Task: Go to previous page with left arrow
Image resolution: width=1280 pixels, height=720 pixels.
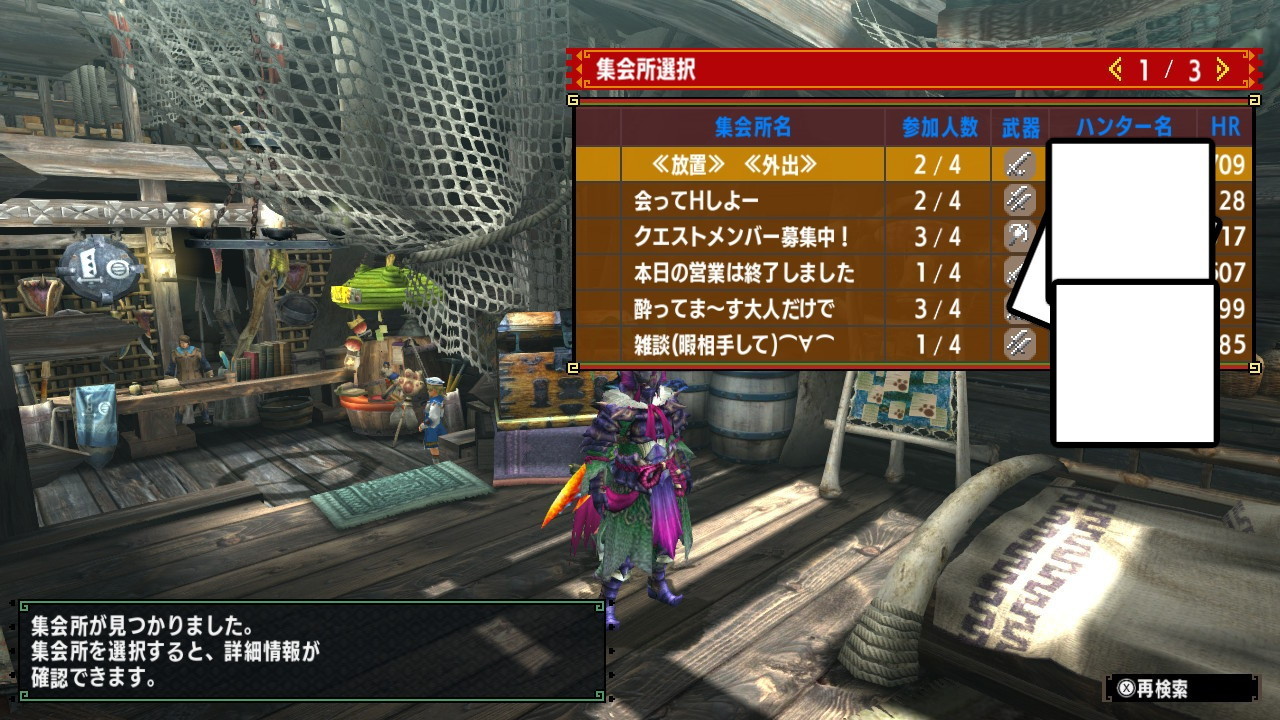Action: 1115,70
